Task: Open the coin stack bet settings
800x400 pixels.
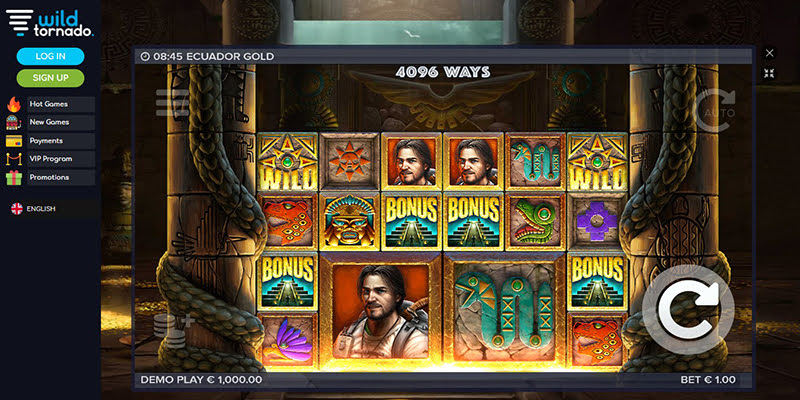Action: tap(170, 331)
